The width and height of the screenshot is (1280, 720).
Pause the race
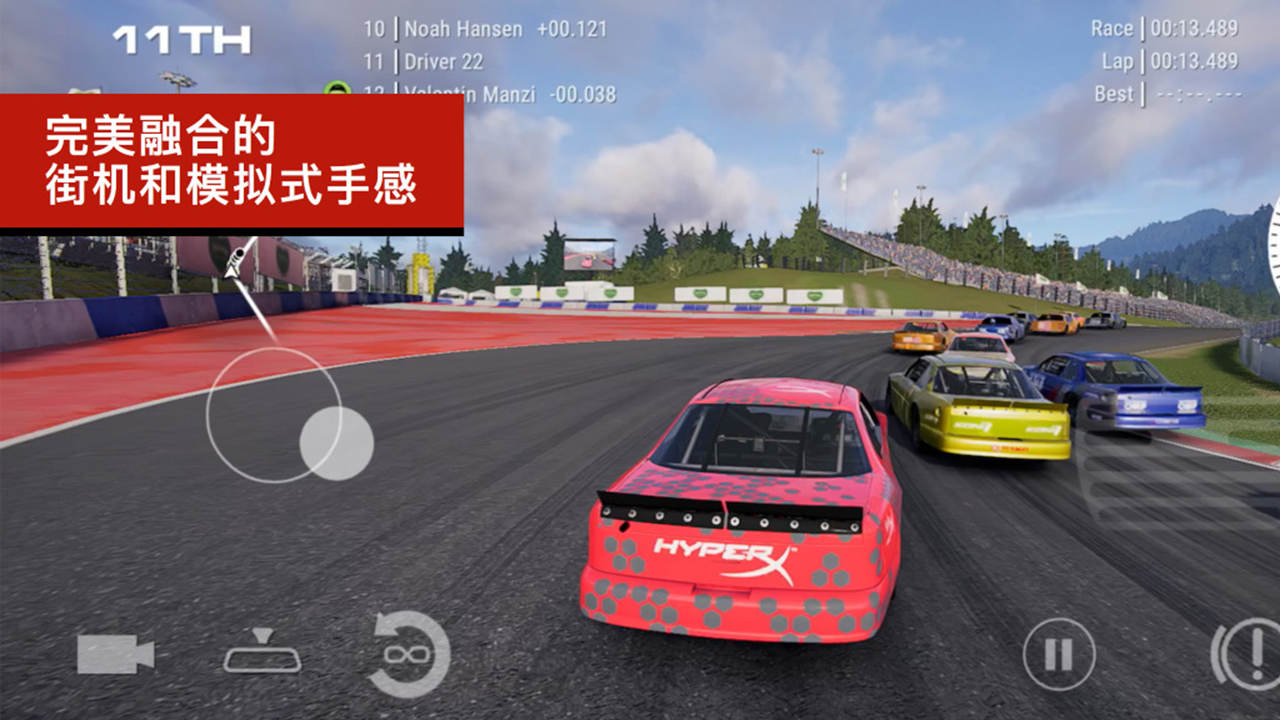(1058, 654)
